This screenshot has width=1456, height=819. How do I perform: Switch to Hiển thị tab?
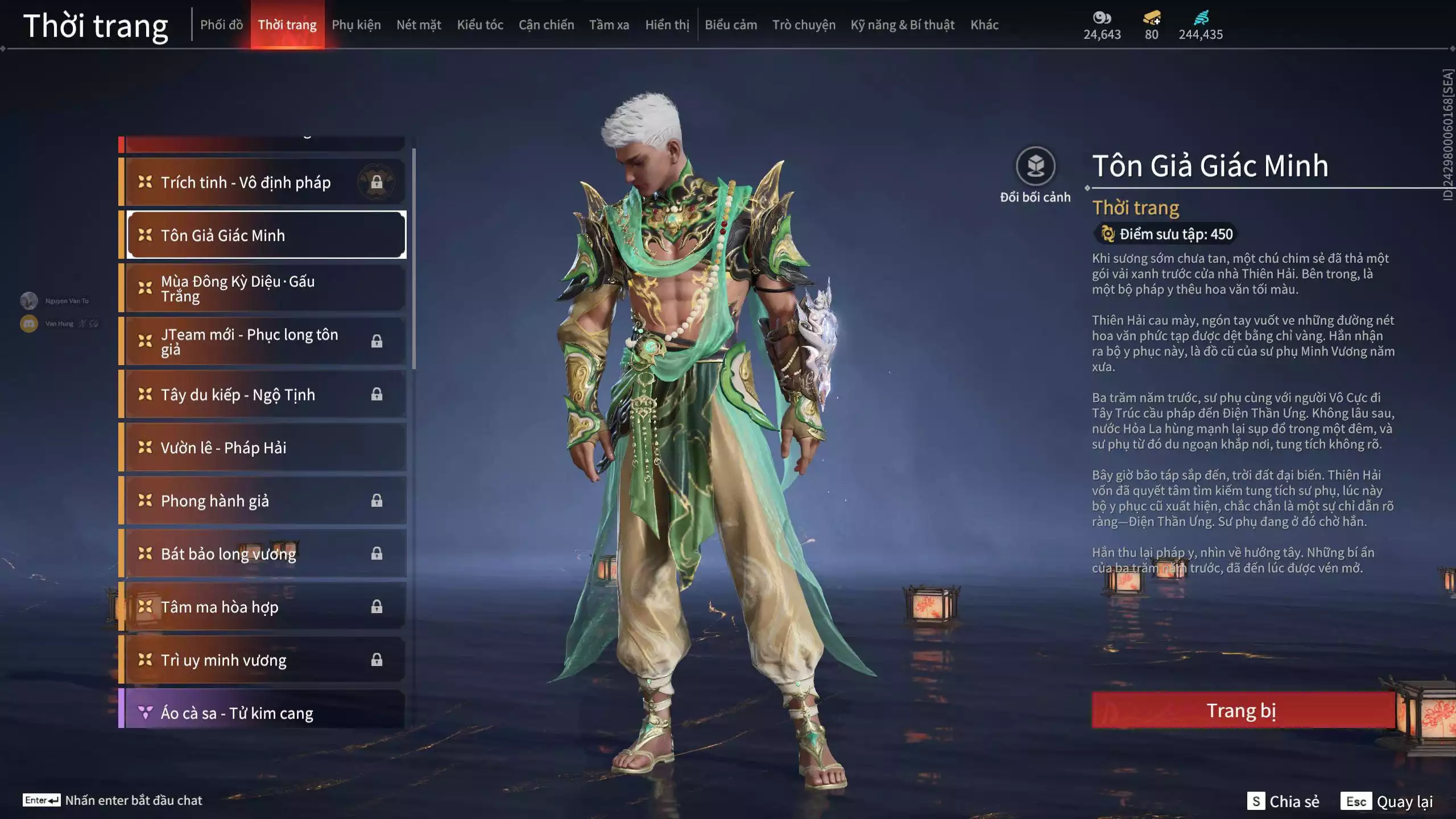click(x=667, y=25)
